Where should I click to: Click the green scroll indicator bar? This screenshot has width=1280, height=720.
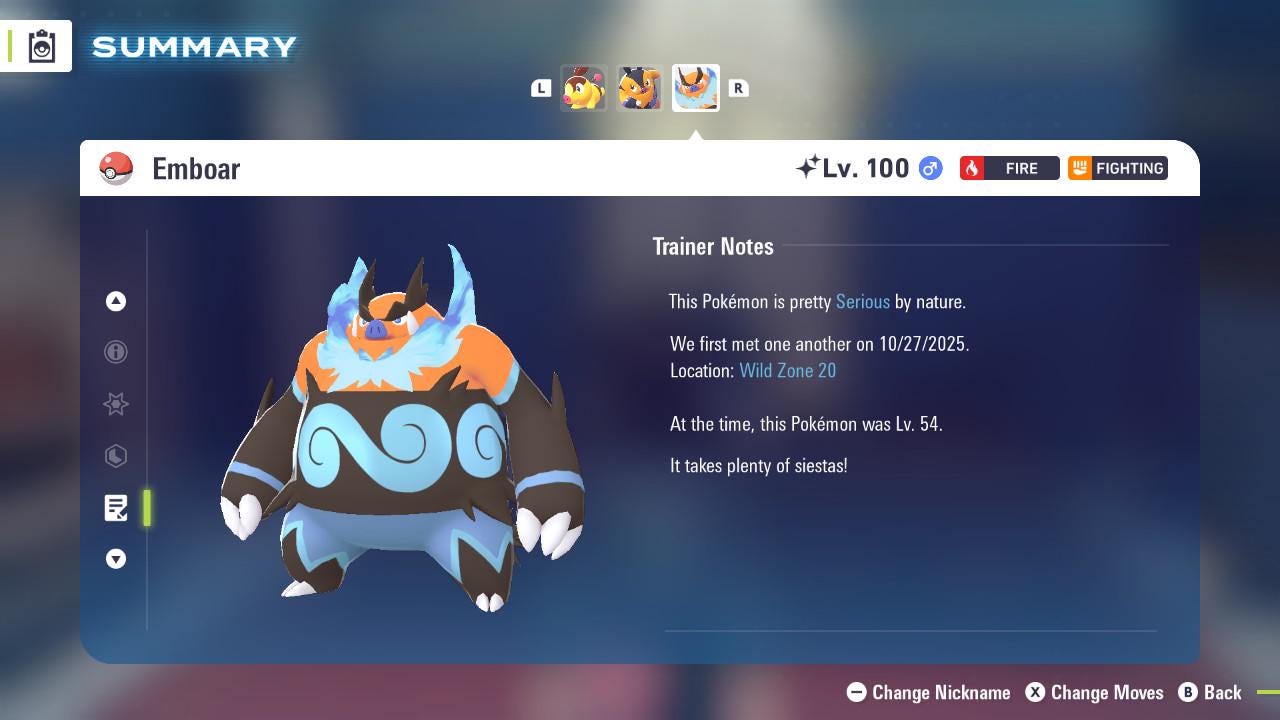pos(146,508)
